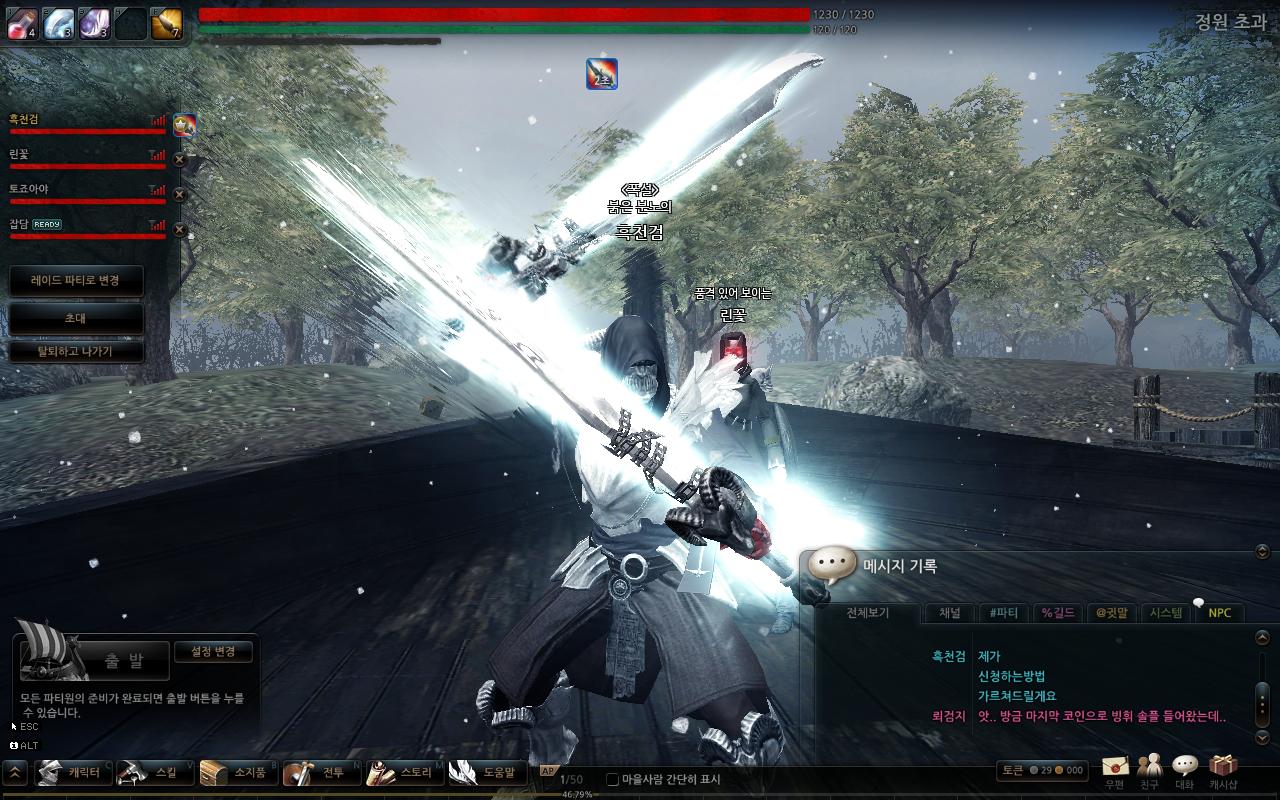
Task: Switch to the %길드 chat tab
Action: coord(1058,613)
